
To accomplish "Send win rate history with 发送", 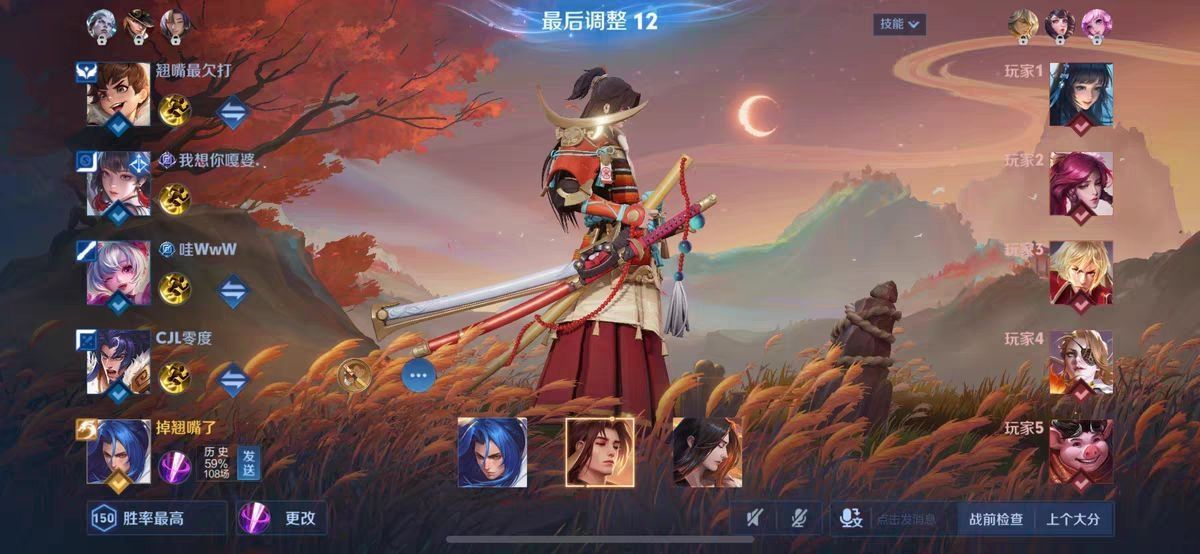I will pyautogui.click(x=248, y=462).
